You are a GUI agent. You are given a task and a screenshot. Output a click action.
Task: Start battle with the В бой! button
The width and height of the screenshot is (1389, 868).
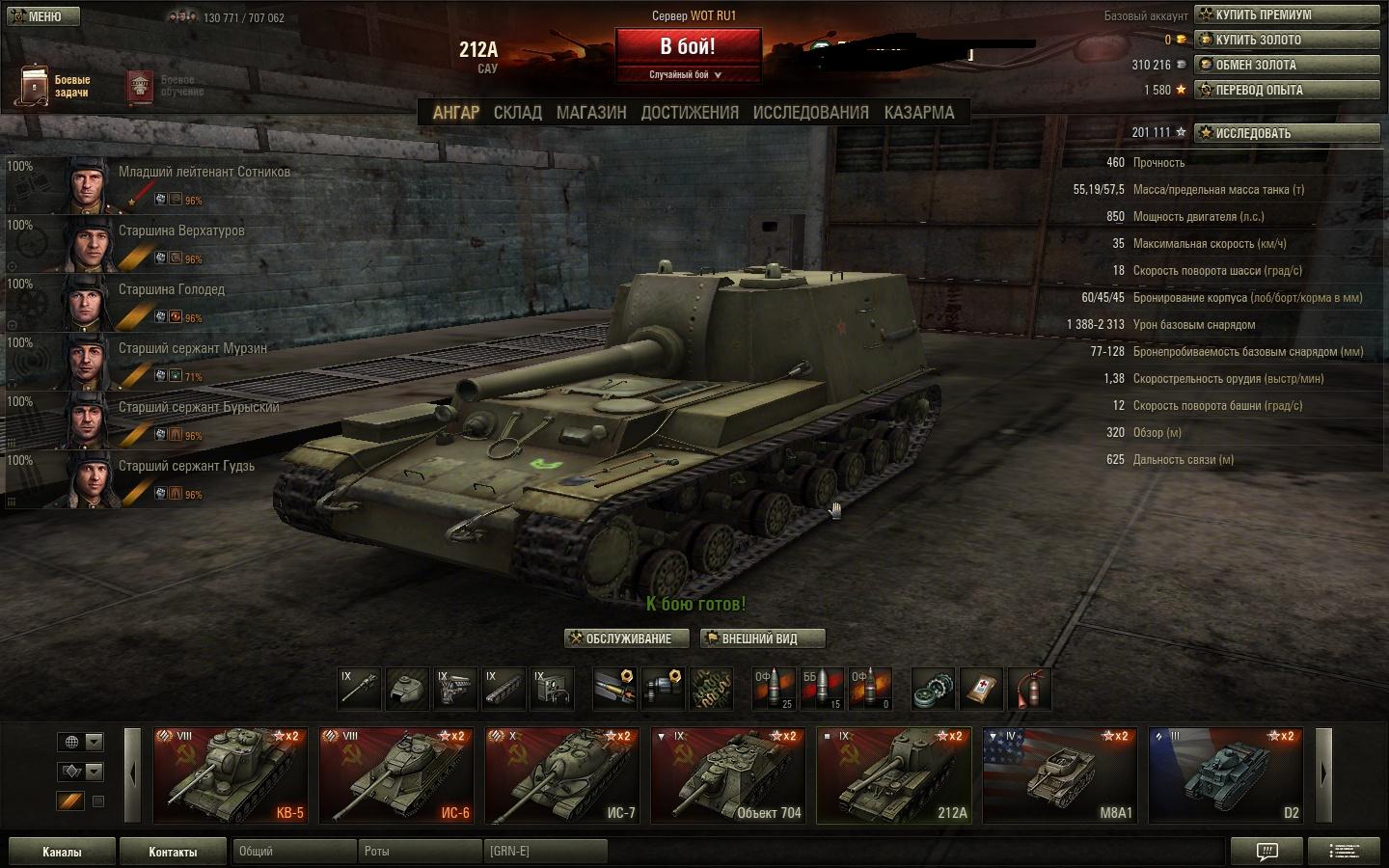pyautogui.click(x=688, y=47)
